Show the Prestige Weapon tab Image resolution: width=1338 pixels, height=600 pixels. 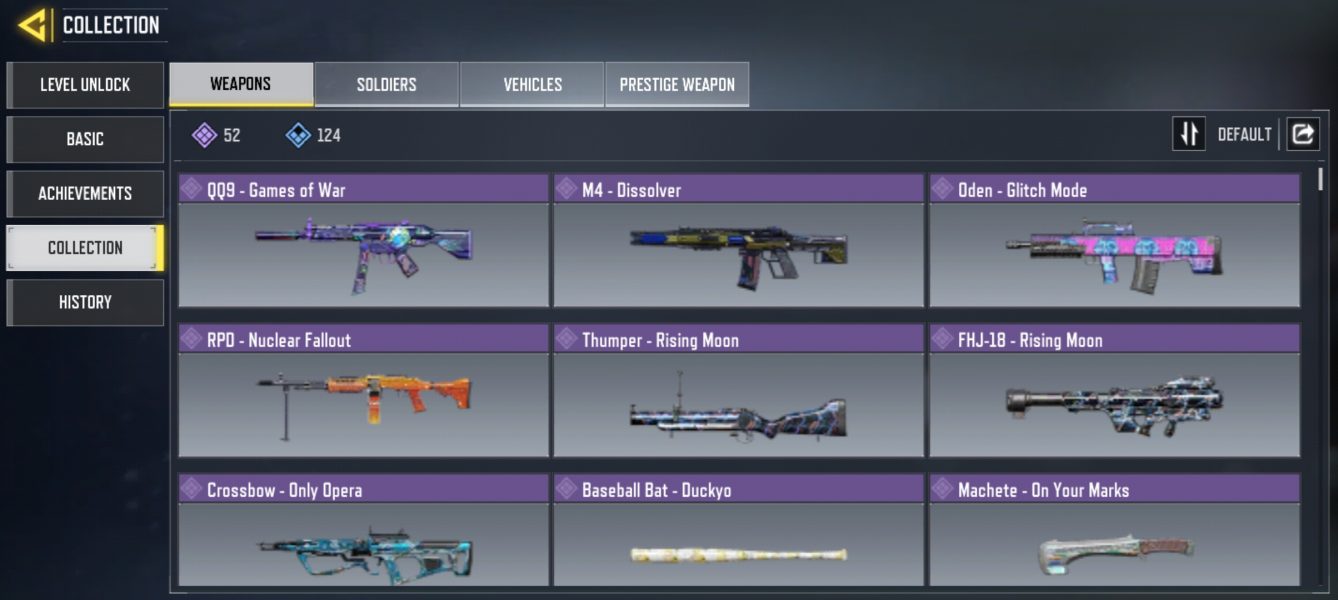coord(677,85)
